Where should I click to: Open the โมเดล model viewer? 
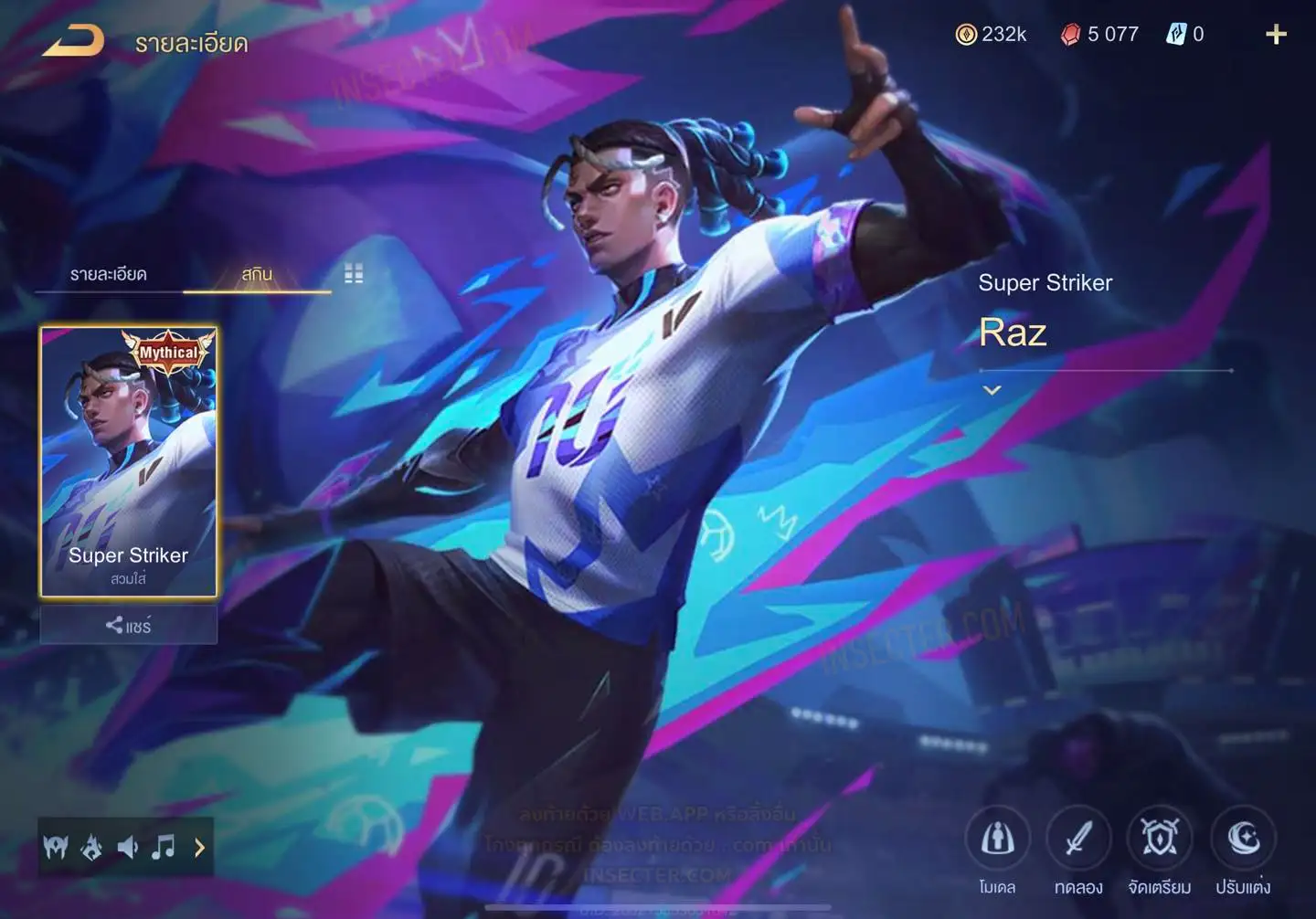pyautogui.click(x=997, y=839)
